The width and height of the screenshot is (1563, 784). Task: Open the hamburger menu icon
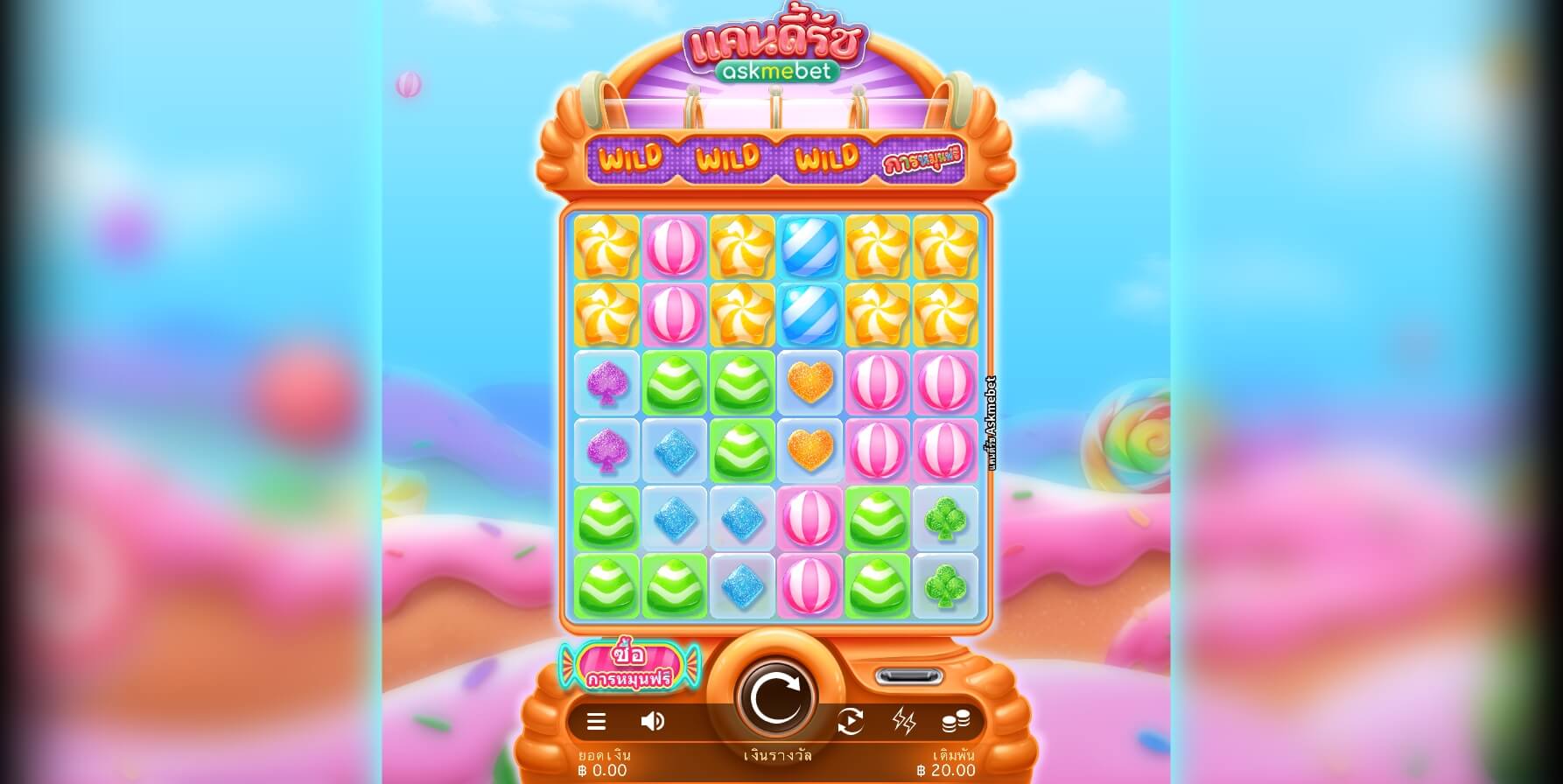(x=596, y=721)
